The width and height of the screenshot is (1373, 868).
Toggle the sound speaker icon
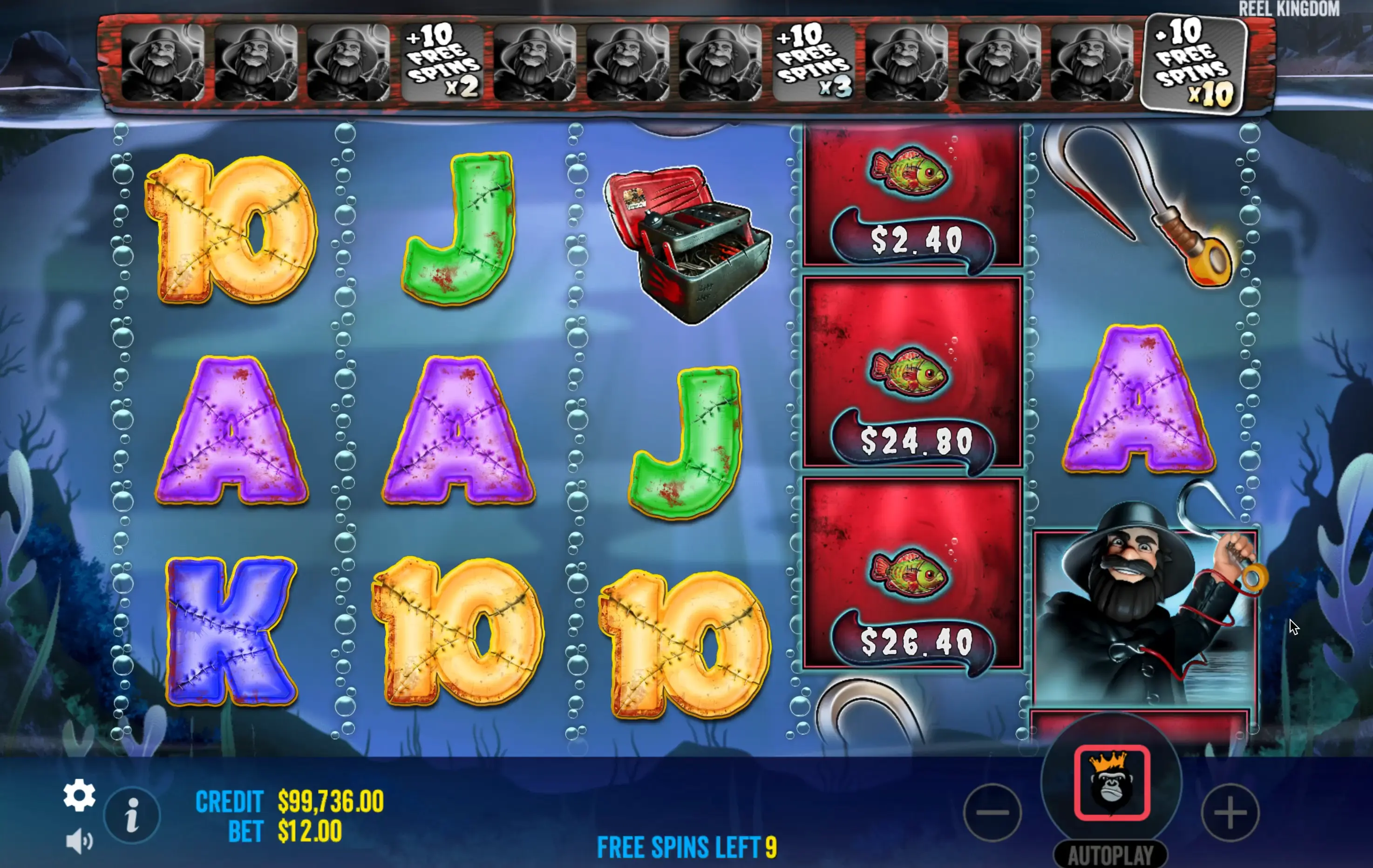(x=79, y=841)
